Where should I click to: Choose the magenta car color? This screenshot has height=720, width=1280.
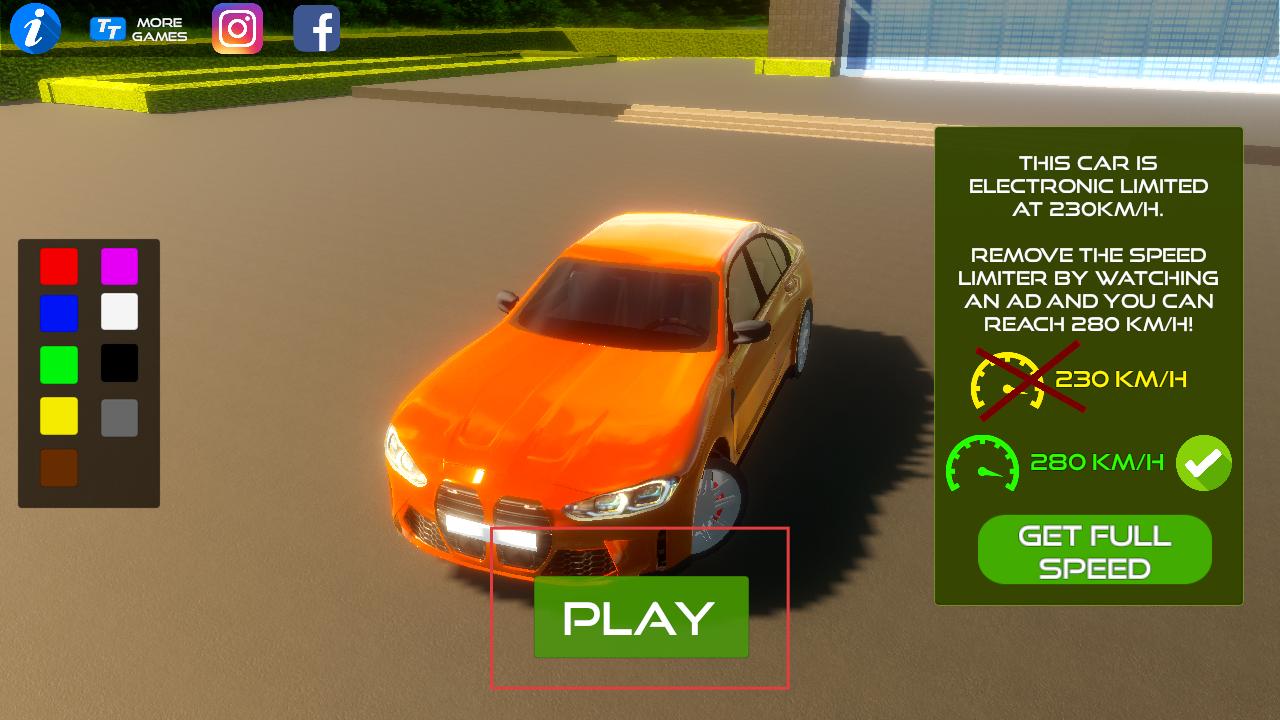click(x=119, y=267)
